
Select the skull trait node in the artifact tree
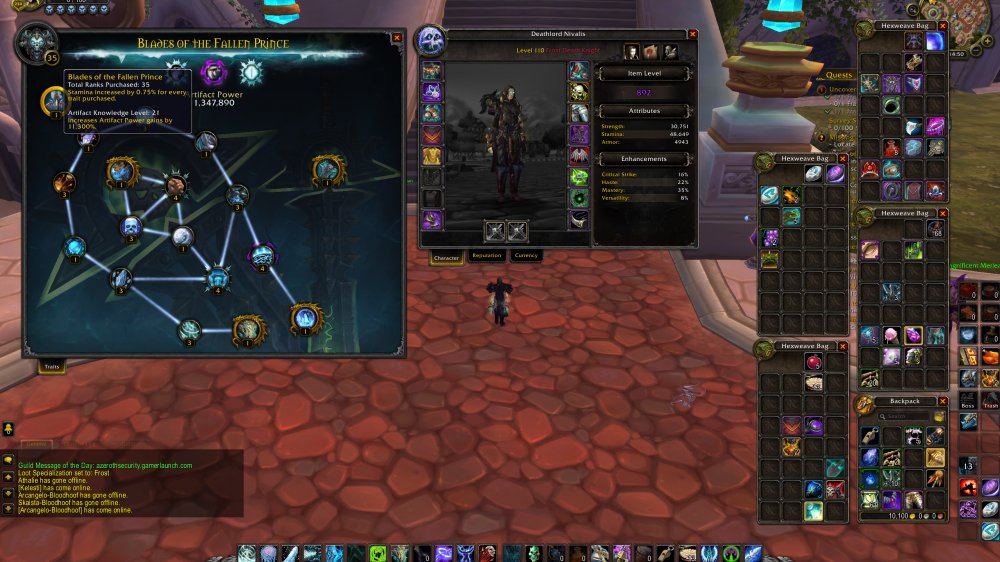click(131, 228)
